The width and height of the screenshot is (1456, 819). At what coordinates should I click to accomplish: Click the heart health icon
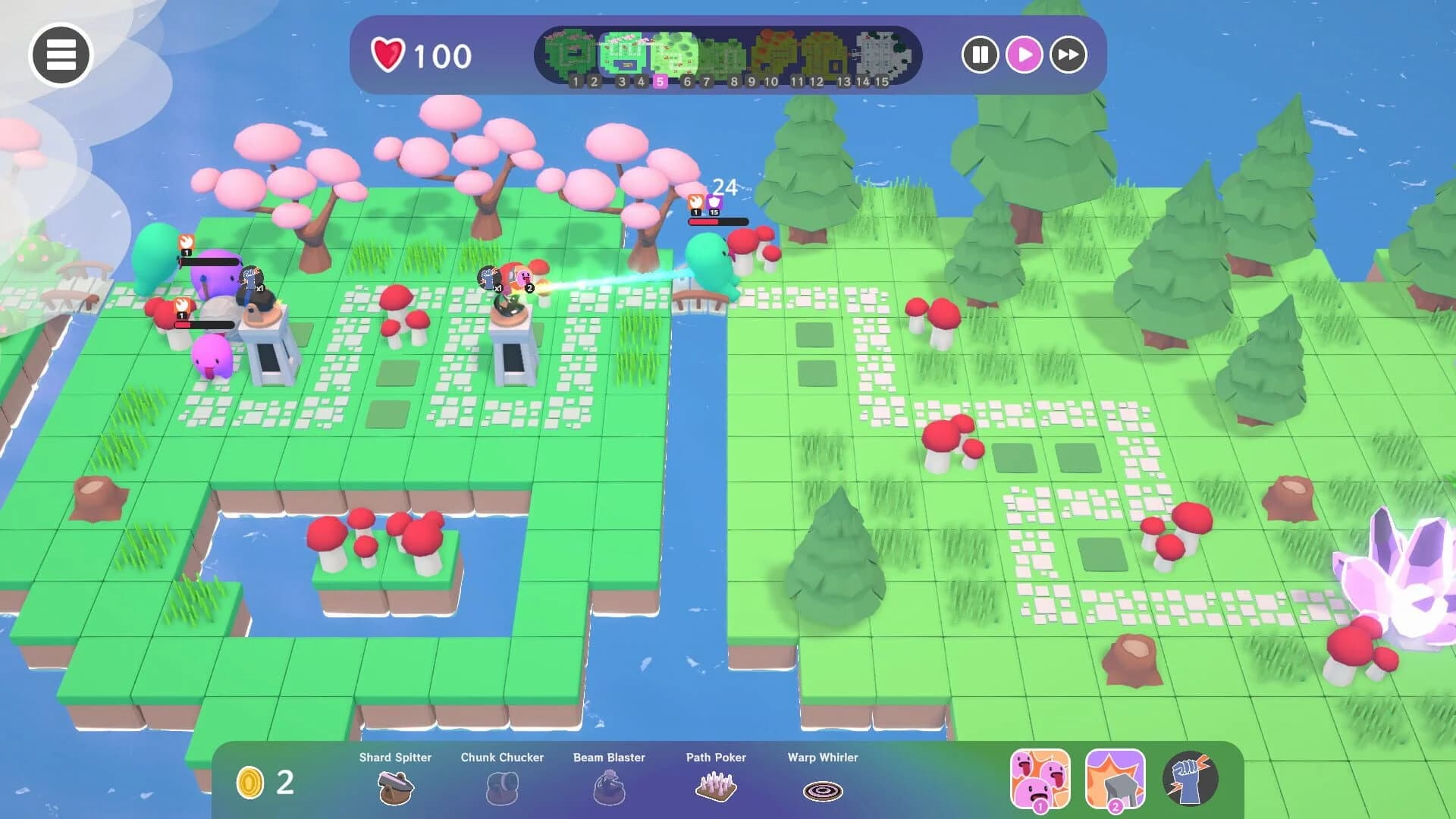click(388, 54)
